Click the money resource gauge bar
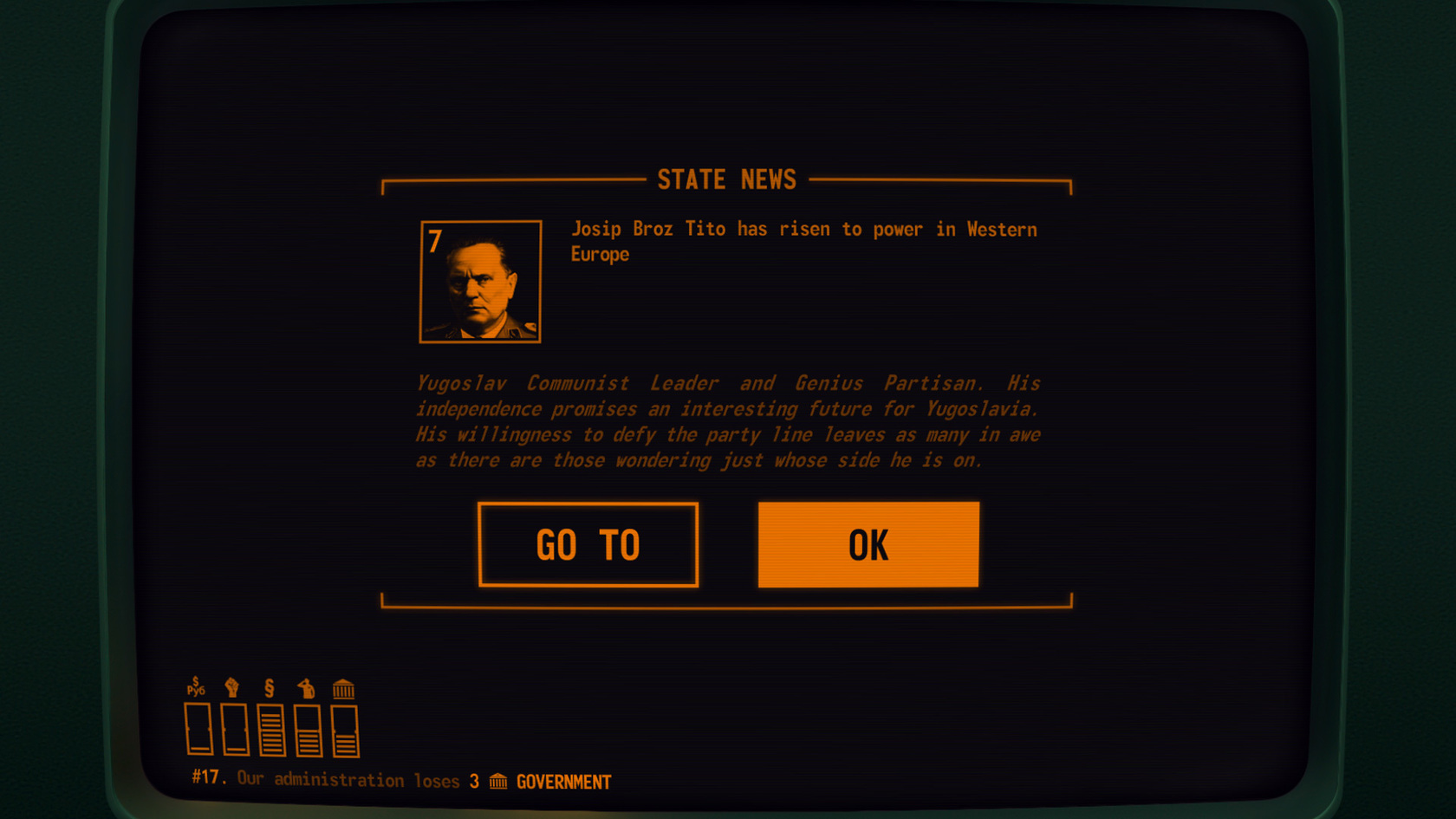1456x819 pixels. point(198,729)
